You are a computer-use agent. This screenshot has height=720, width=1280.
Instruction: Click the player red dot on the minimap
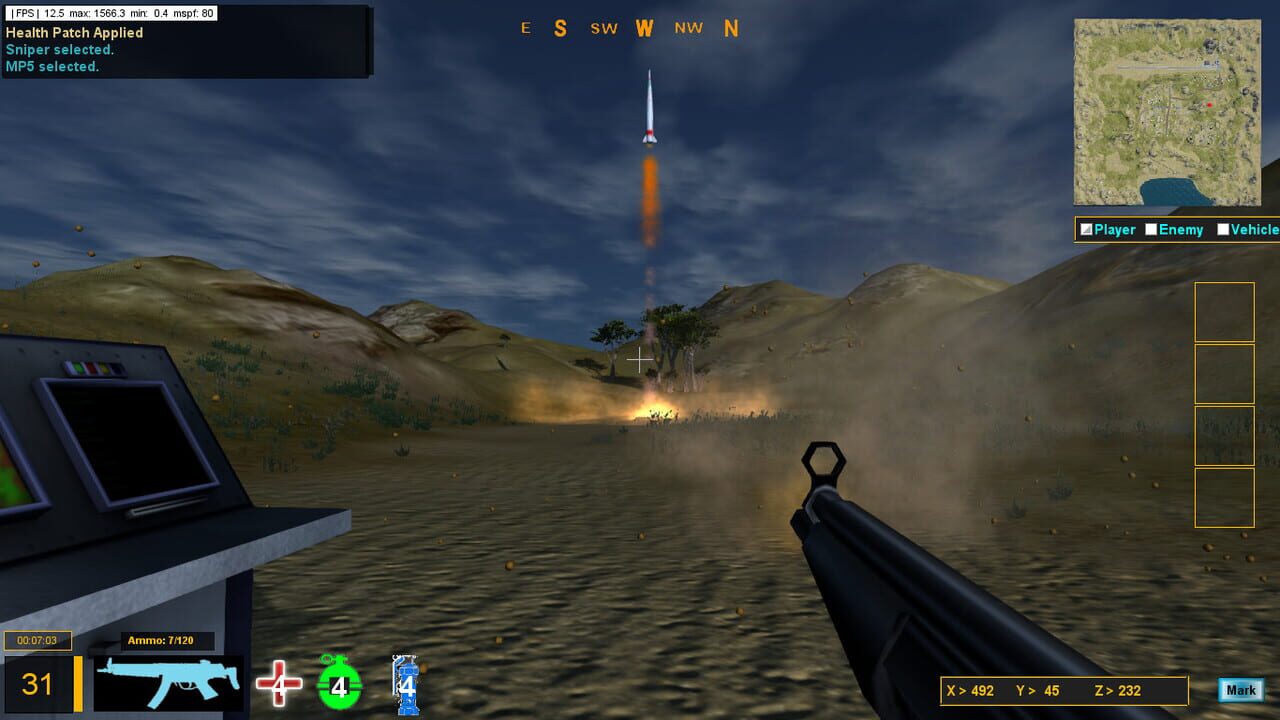(1207, 103)
